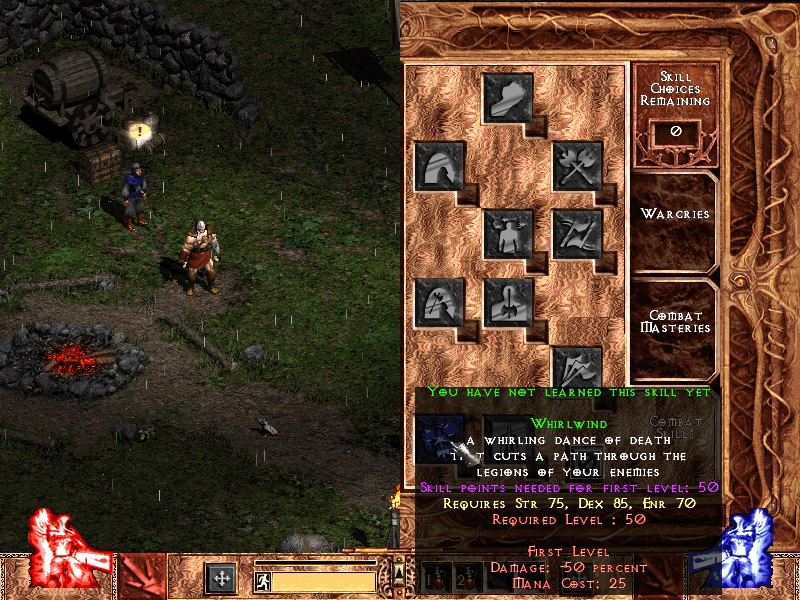Select the Bash skill icon
The width and height of the screenshot is (800, 600).
coord(507,97)
